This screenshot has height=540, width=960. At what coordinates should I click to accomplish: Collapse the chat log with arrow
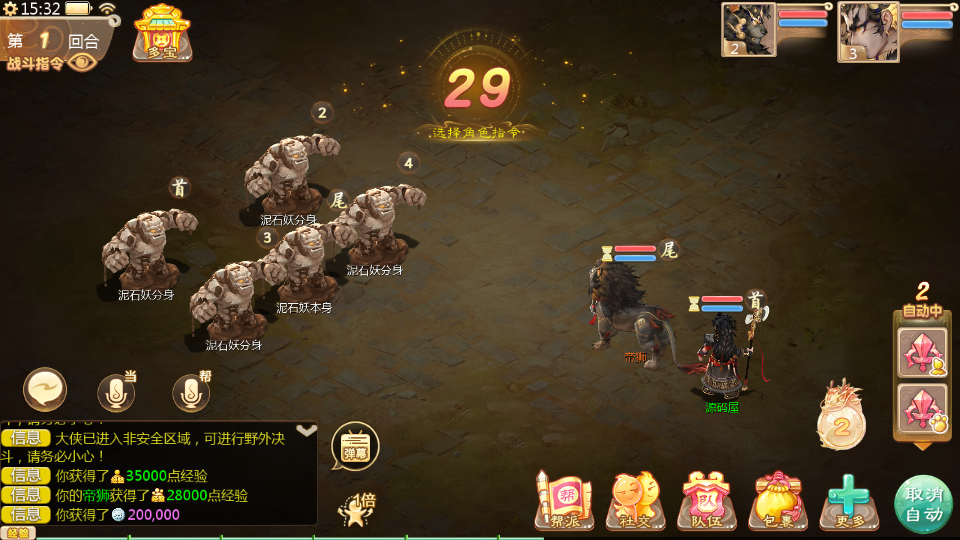pyautogui.click(x=307, y=430)
